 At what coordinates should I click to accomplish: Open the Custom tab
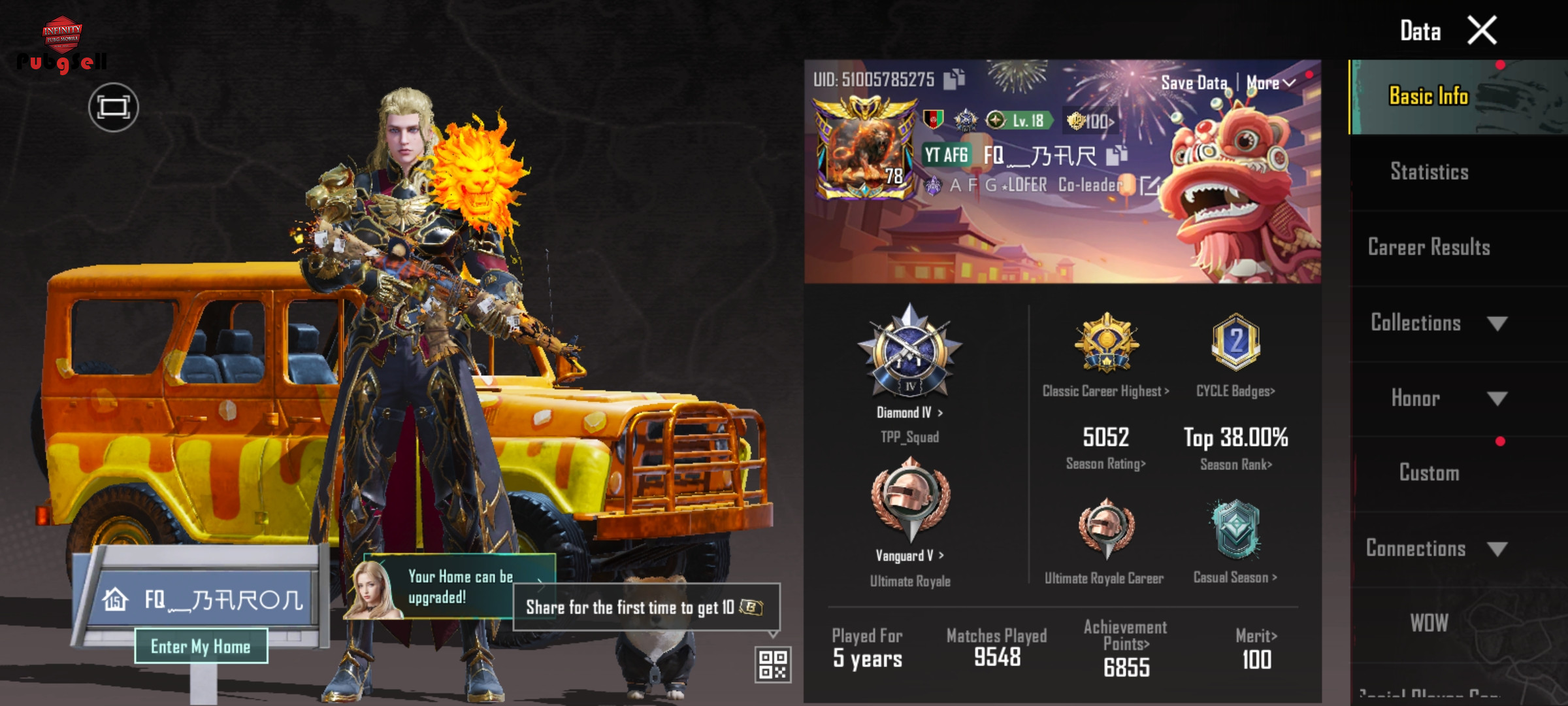tap(1429, 473)
